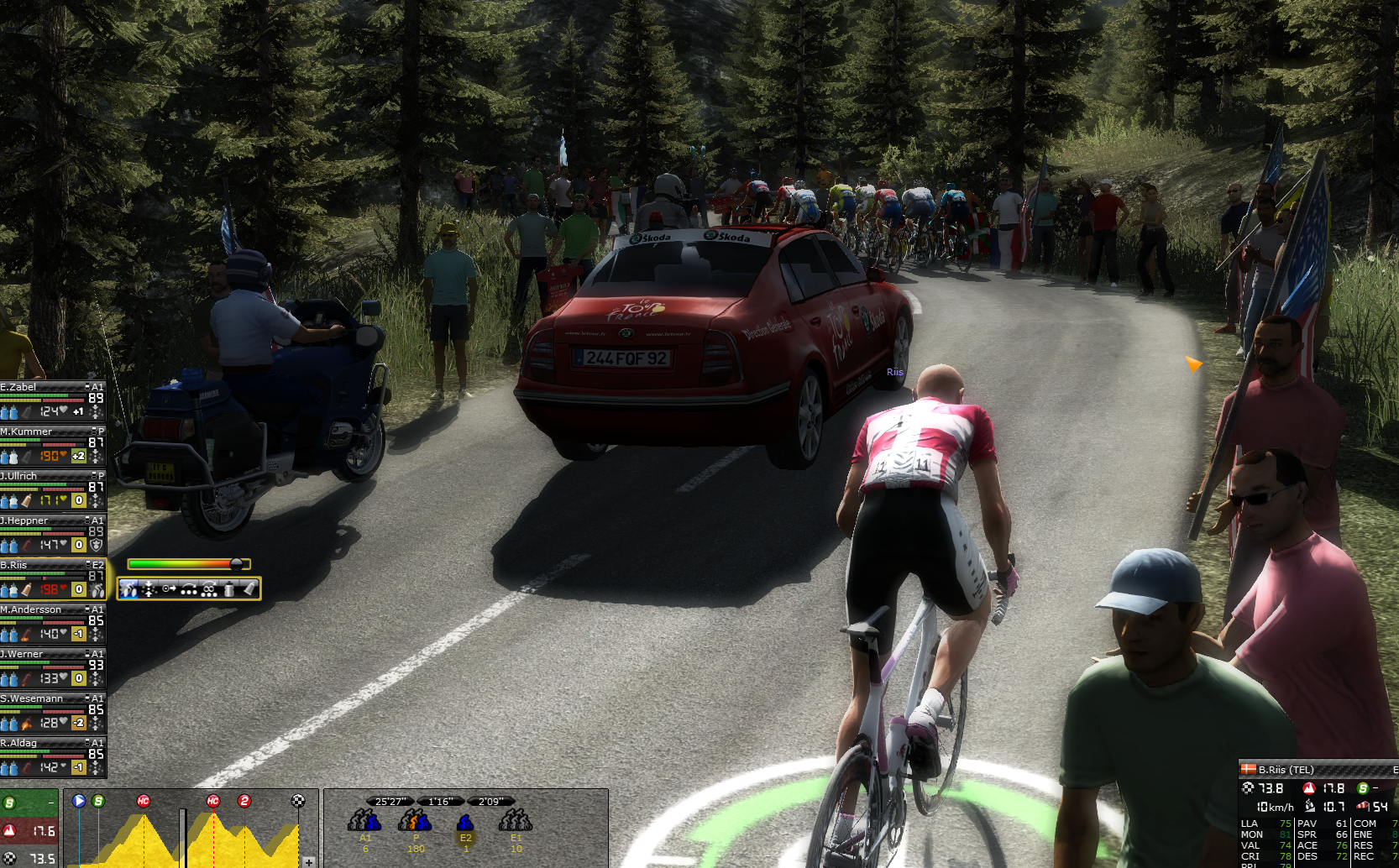Choose J.Ullrich from the team roster
The width and height of the screenshot is (1399, 868).
click(52, 489)
